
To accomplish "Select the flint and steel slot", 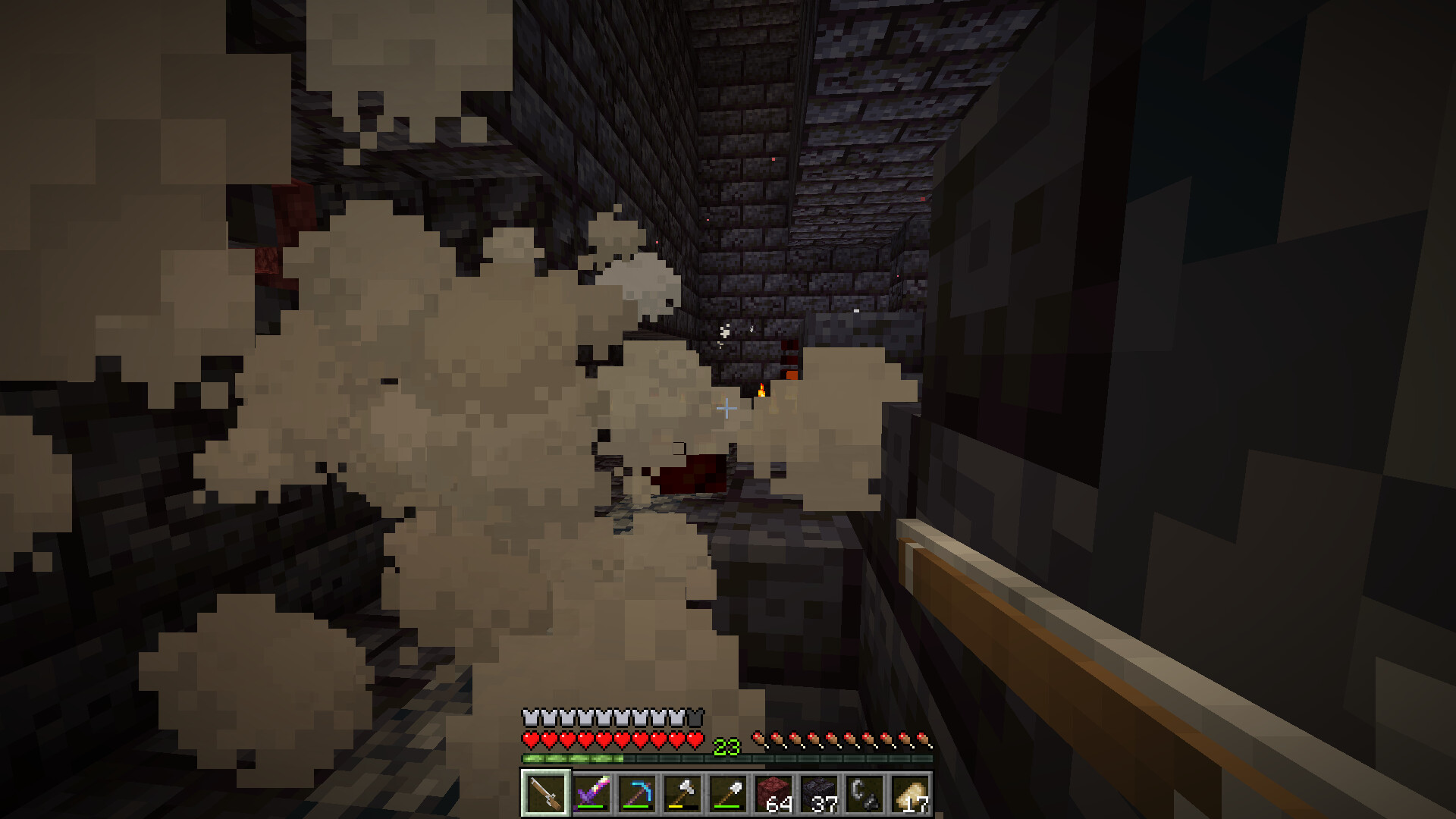I will [863, 793].
